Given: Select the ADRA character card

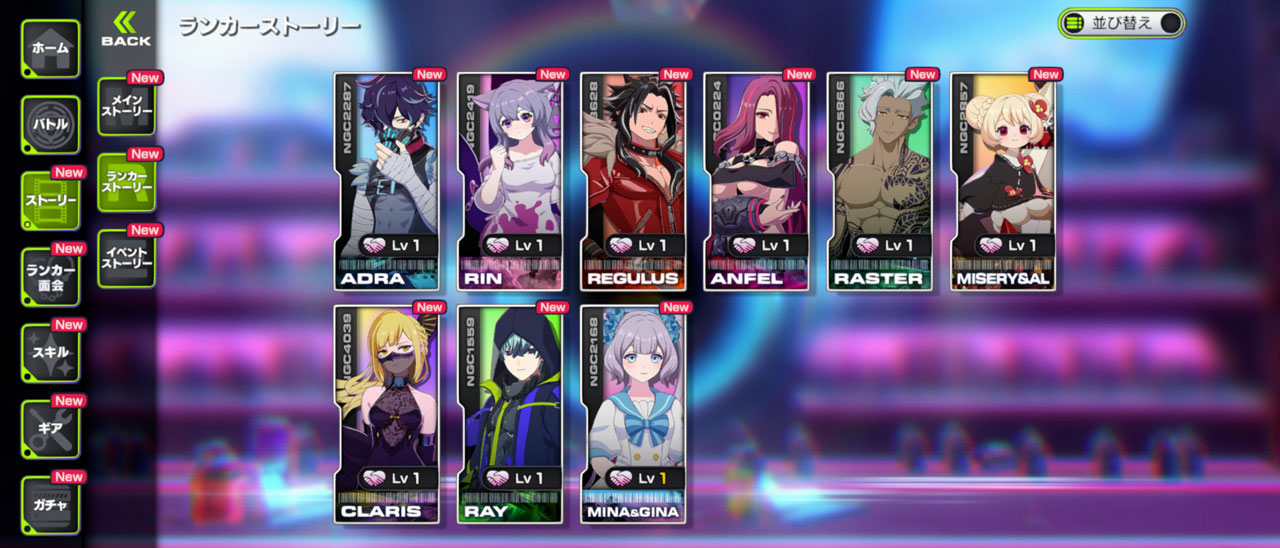Looking at the screenshot, I should (x=387, y=182).
